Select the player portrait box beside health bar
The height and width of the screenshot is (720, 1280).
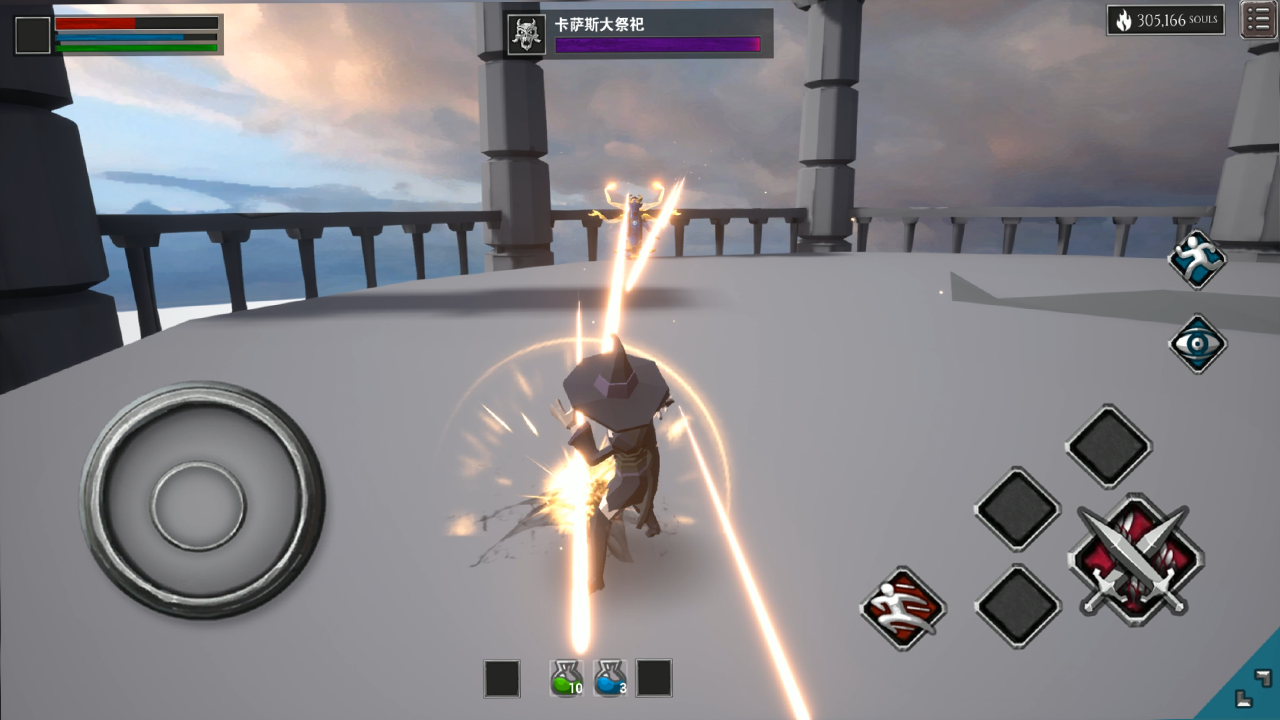click(33, 35)
